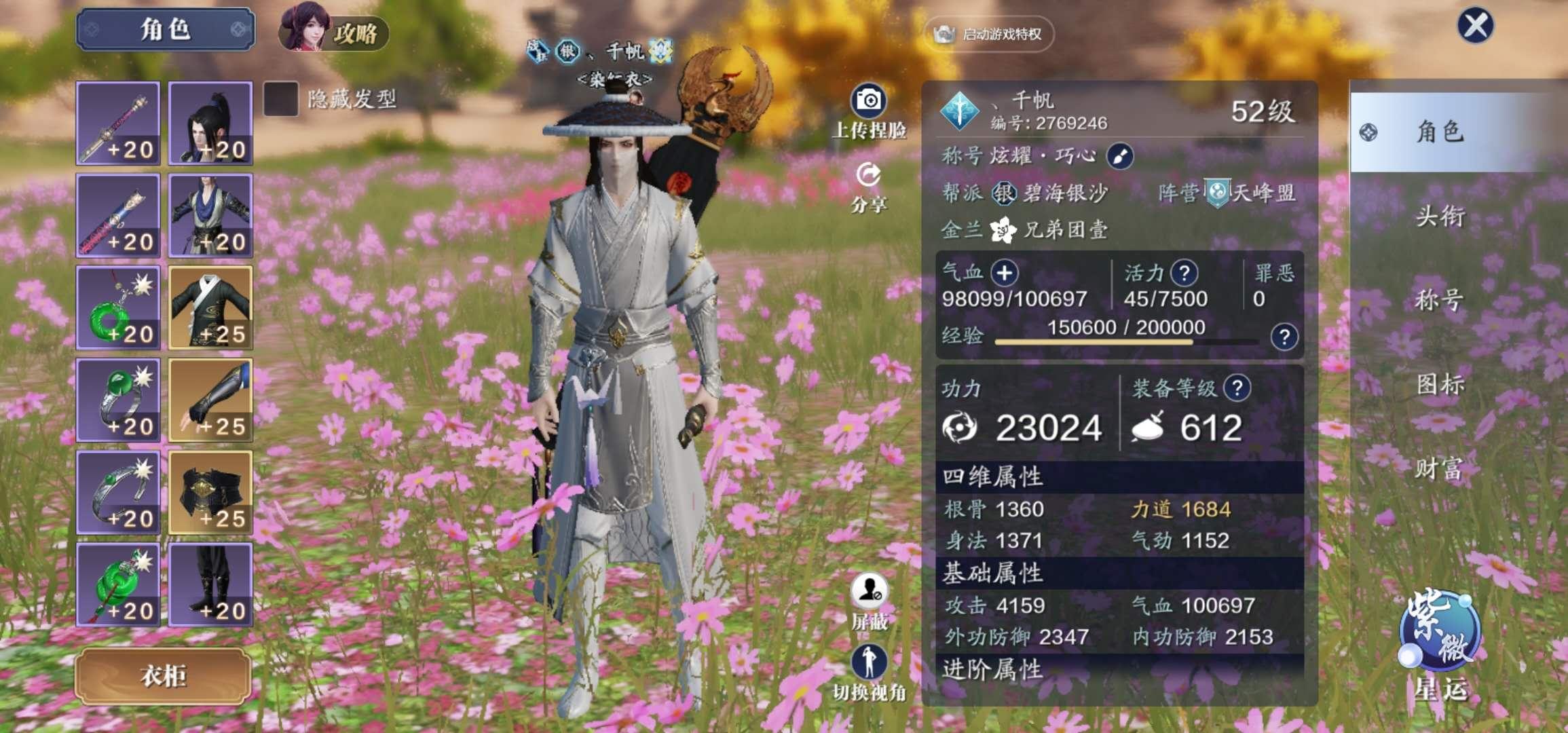Select the 图标 icon tab
1568x733 pixels.
1439,385
